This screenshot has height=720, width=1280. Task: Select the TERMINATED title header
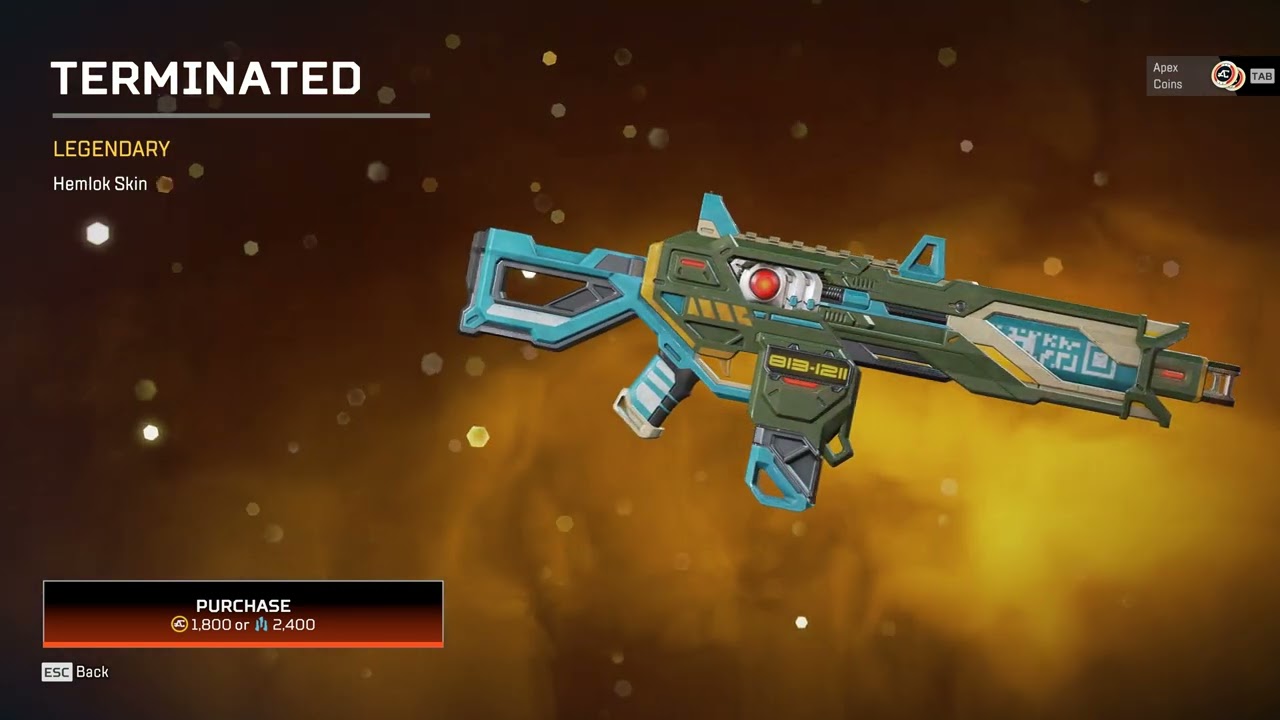click(x=206, y=78)
